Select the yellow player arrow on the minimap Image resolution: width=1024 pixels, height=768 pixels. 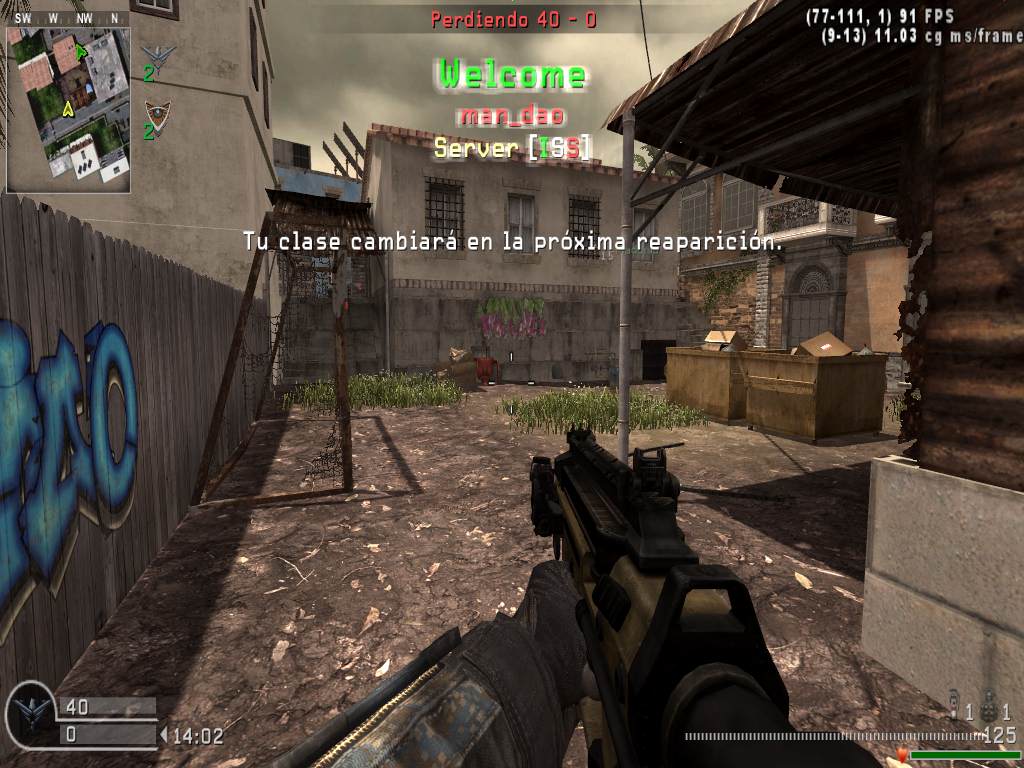[x=69, y=107]
